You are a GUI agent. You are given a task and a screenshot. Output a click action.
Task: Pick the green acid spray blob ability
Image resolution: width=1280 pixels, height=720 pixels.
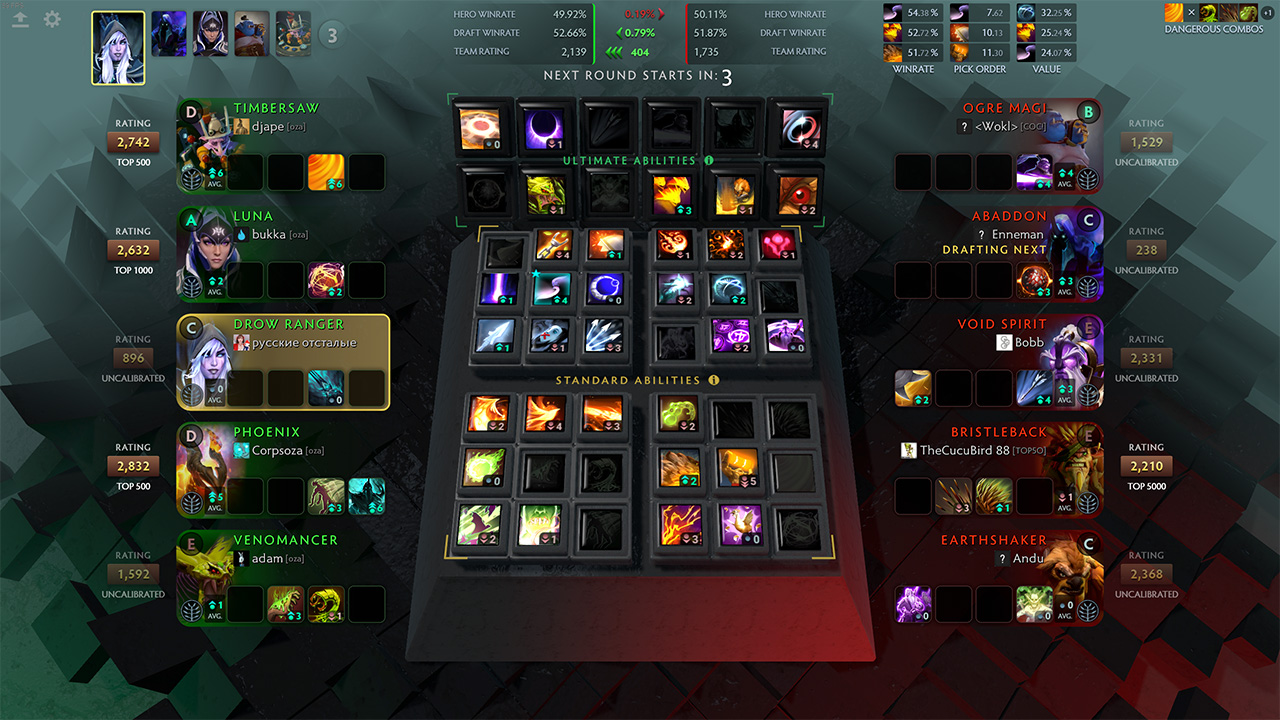tap(678, 414)
